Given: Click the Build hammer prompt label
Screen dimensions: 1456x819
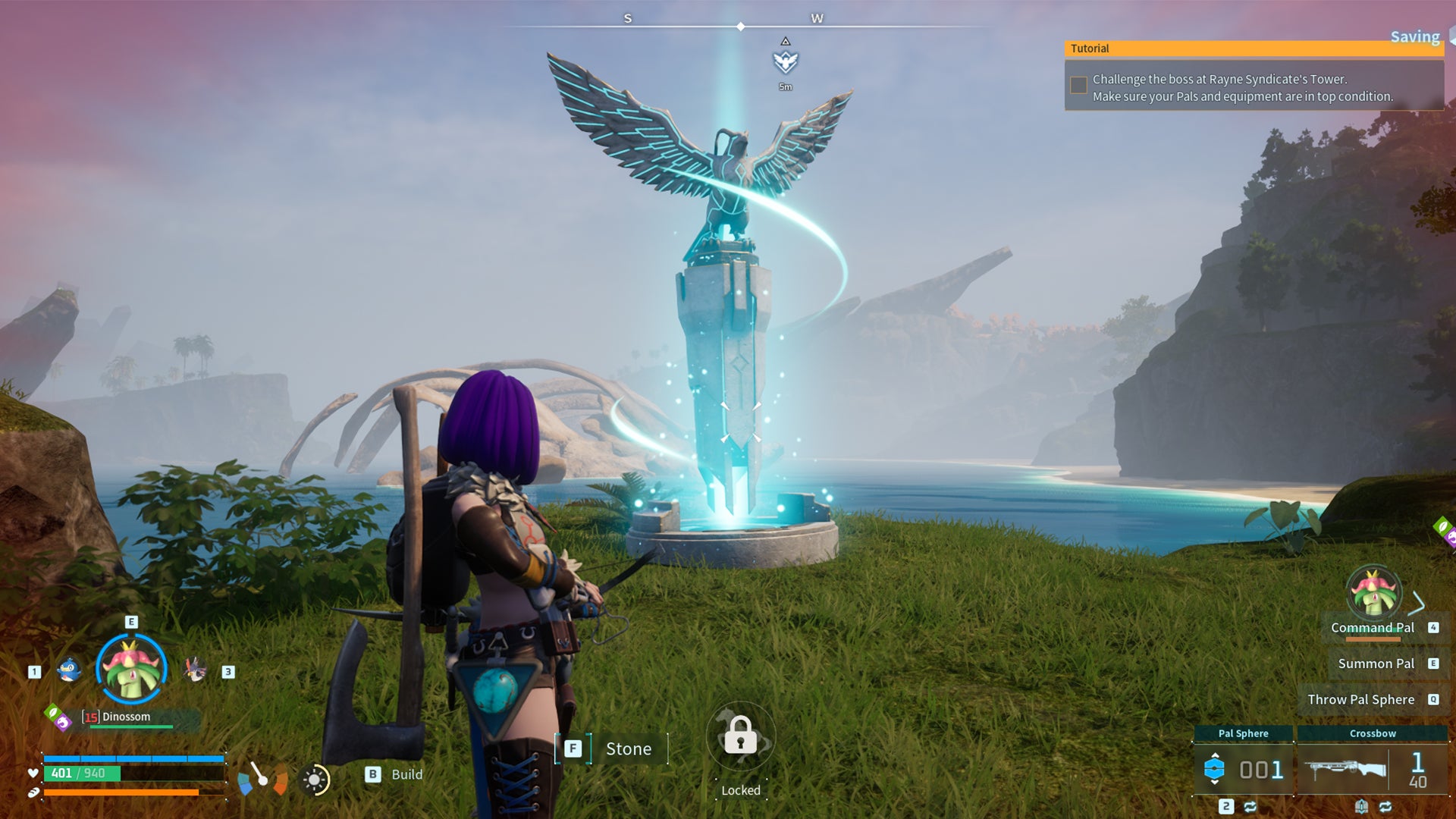Looking at the screenshot, I should 406,774.
